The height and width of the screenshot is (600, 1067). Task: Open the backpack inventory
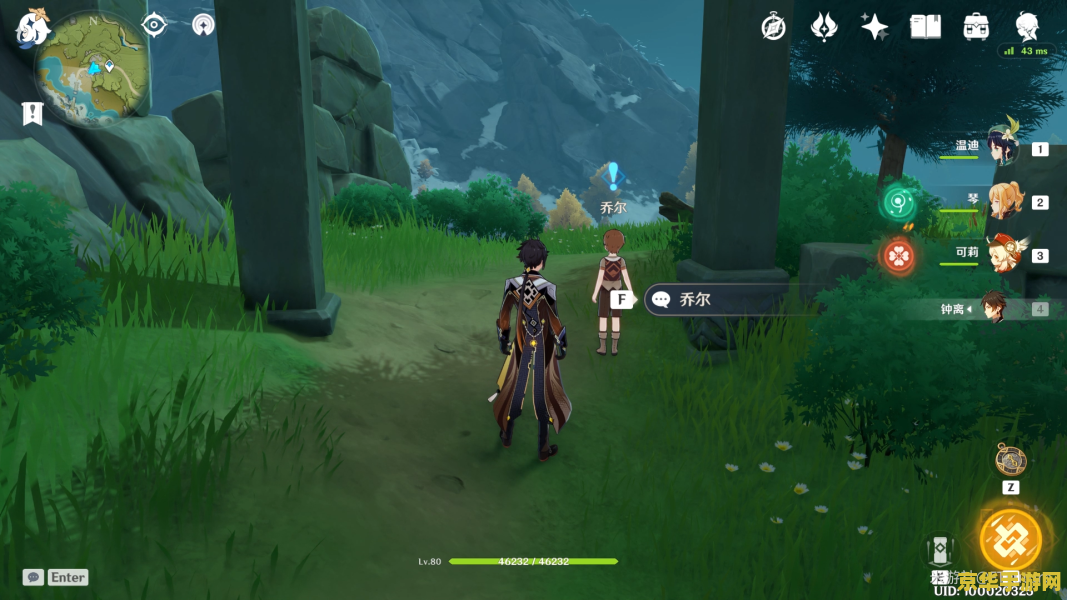(x=976, y=27)
